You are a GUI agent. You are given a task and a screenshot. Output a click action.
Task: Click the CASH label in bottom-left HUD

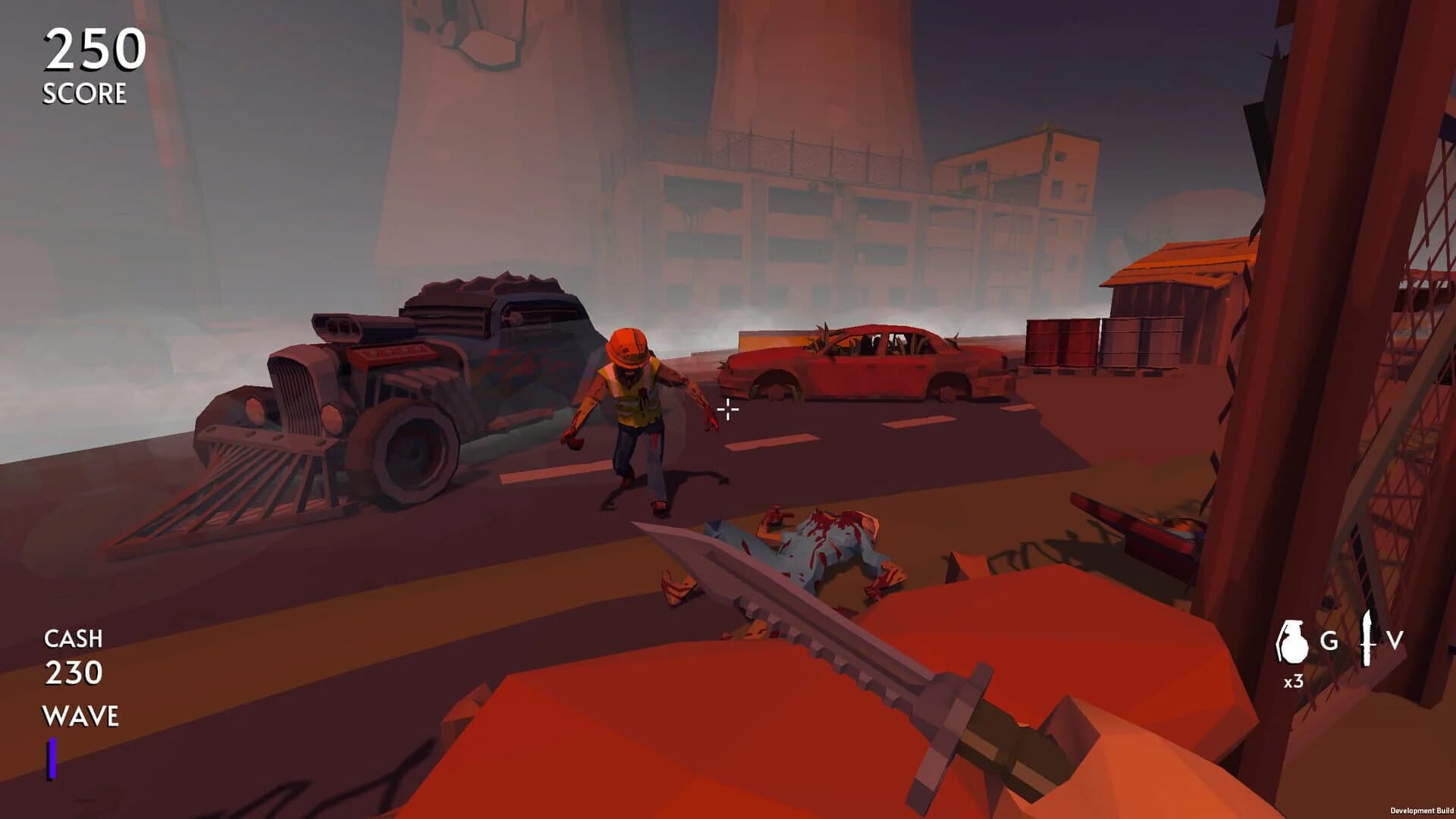(x=73, y=639)
